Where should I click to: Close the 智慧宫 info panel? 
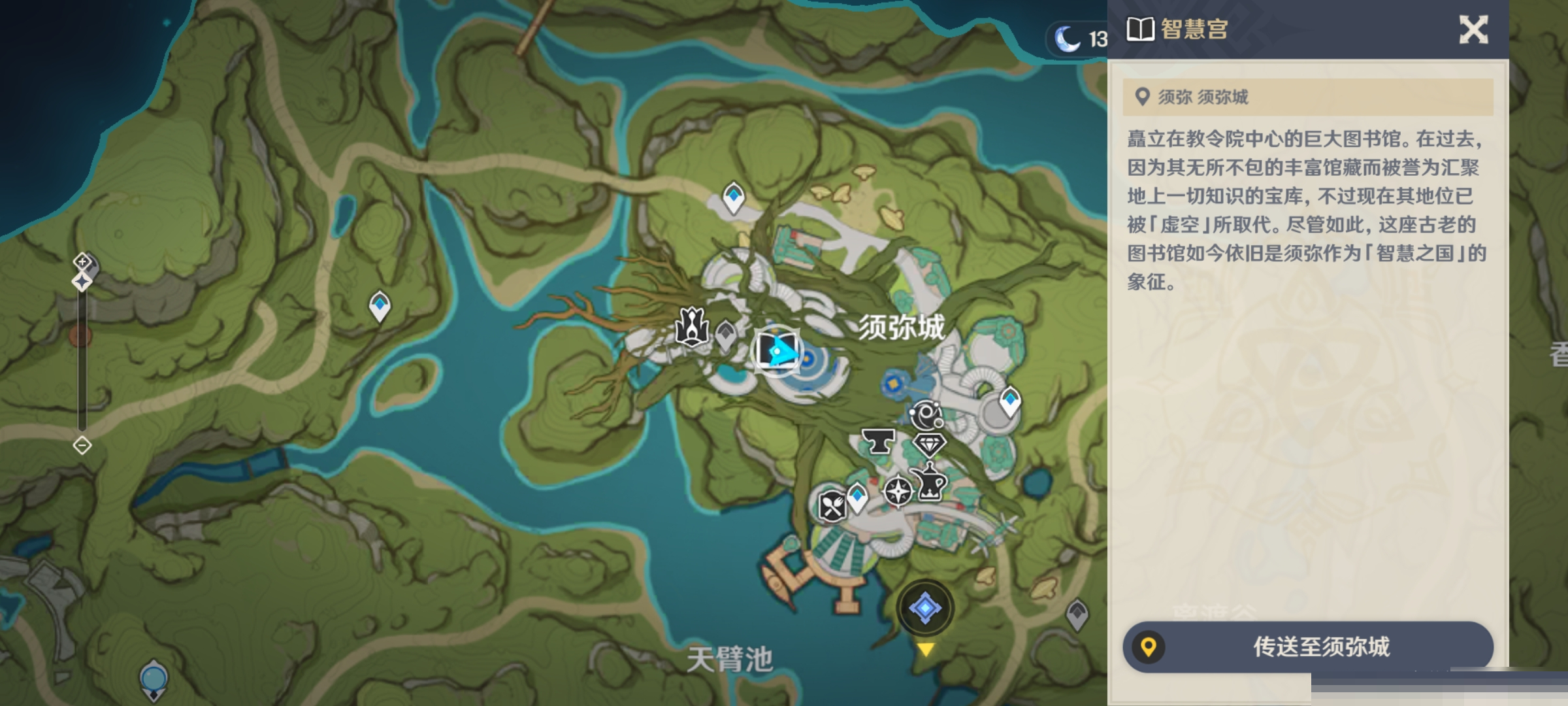1473,30
